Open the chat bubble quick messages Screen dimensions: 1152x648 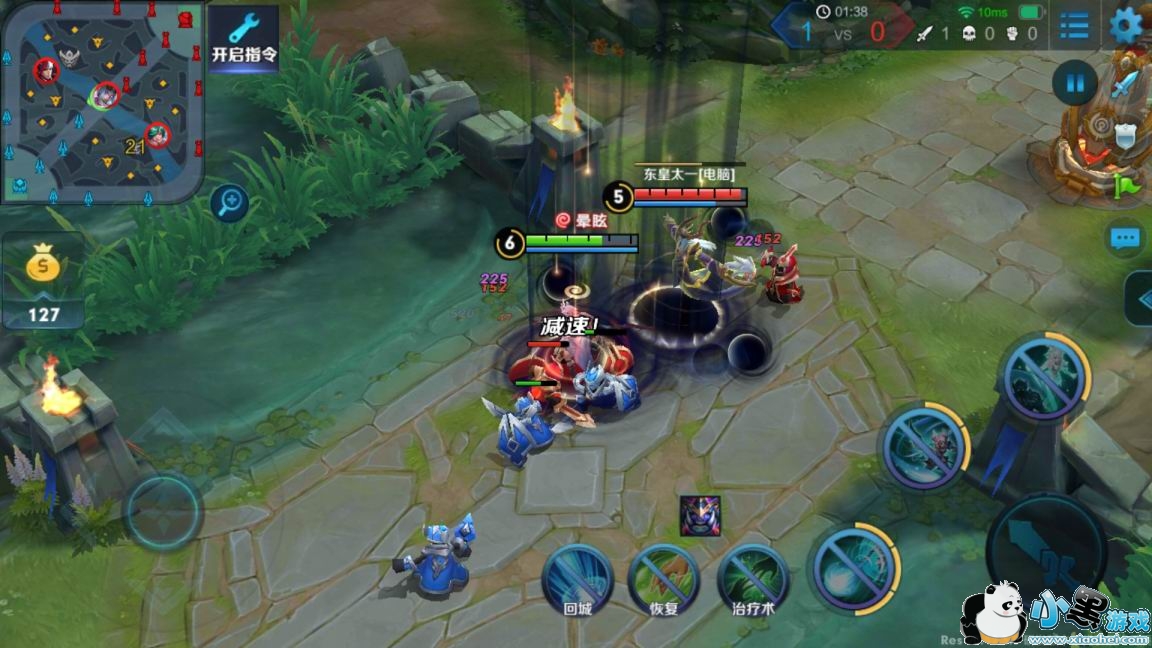click(x=1127, y=238)
